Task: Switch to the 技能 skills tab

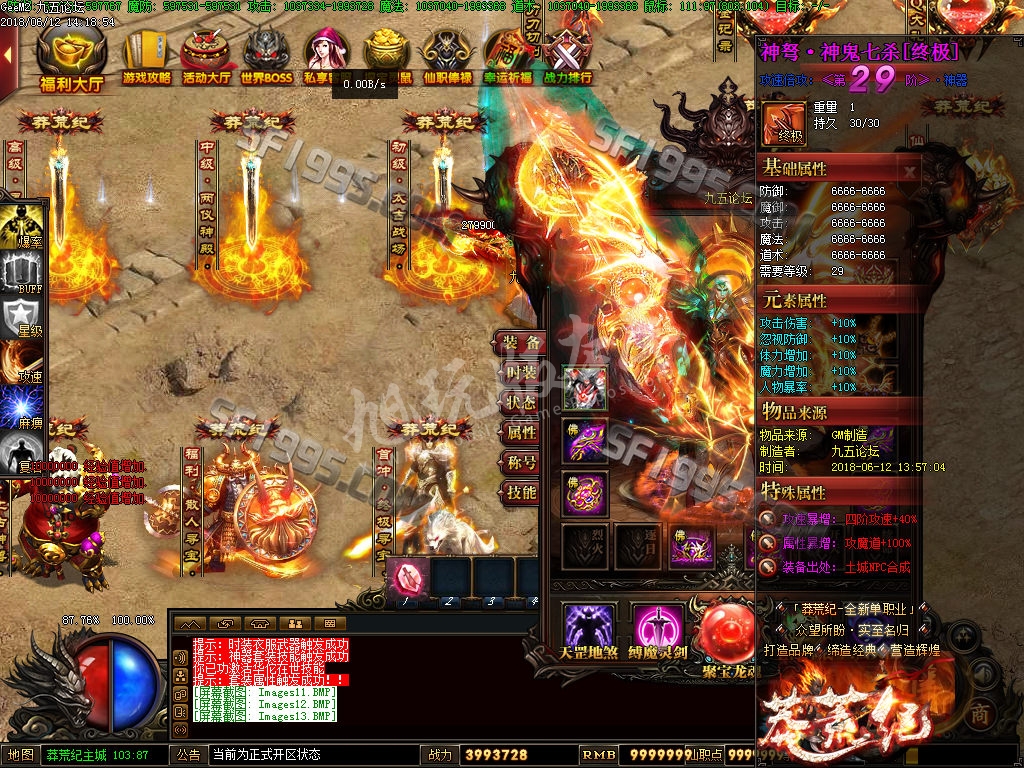Action: pos(521,493)
